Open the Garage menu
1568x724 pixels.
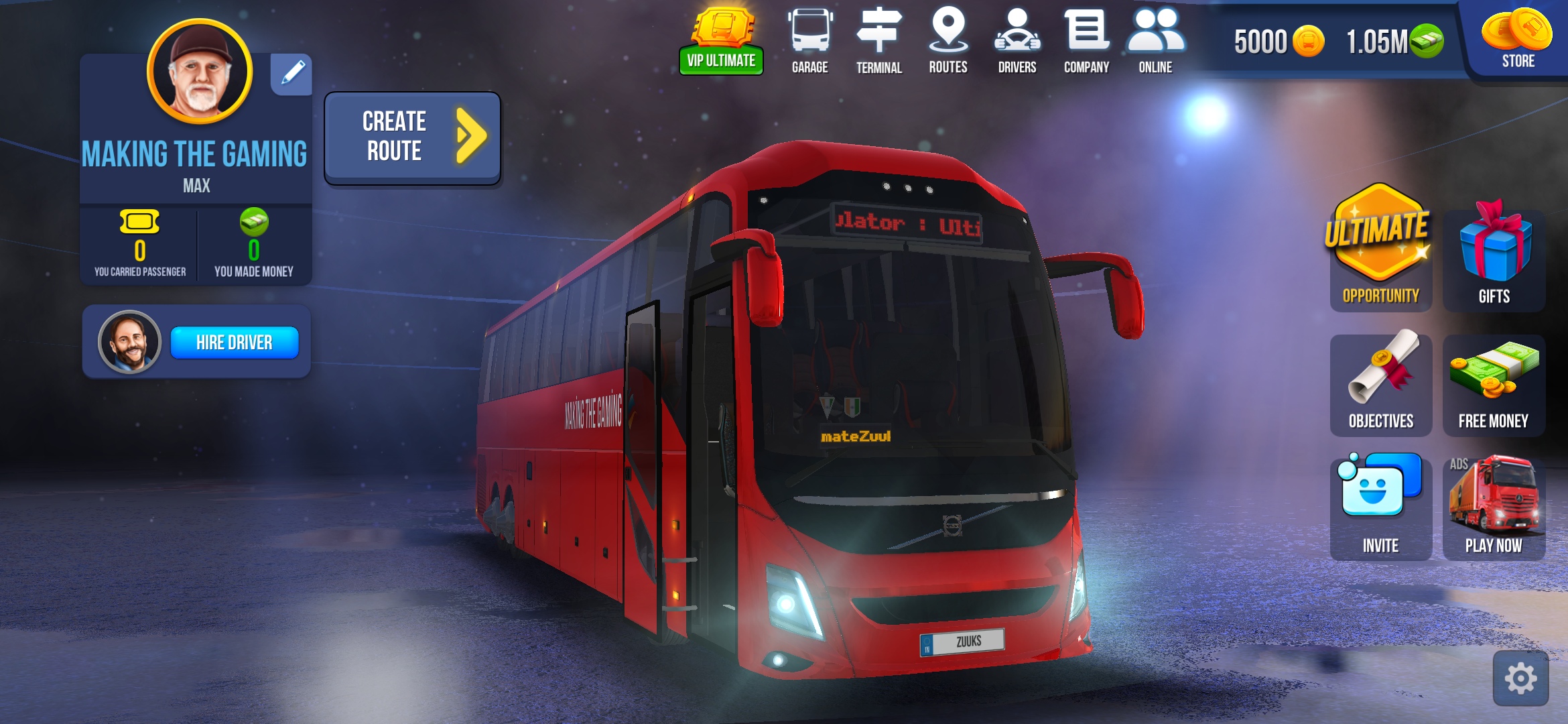coord(809,42)
